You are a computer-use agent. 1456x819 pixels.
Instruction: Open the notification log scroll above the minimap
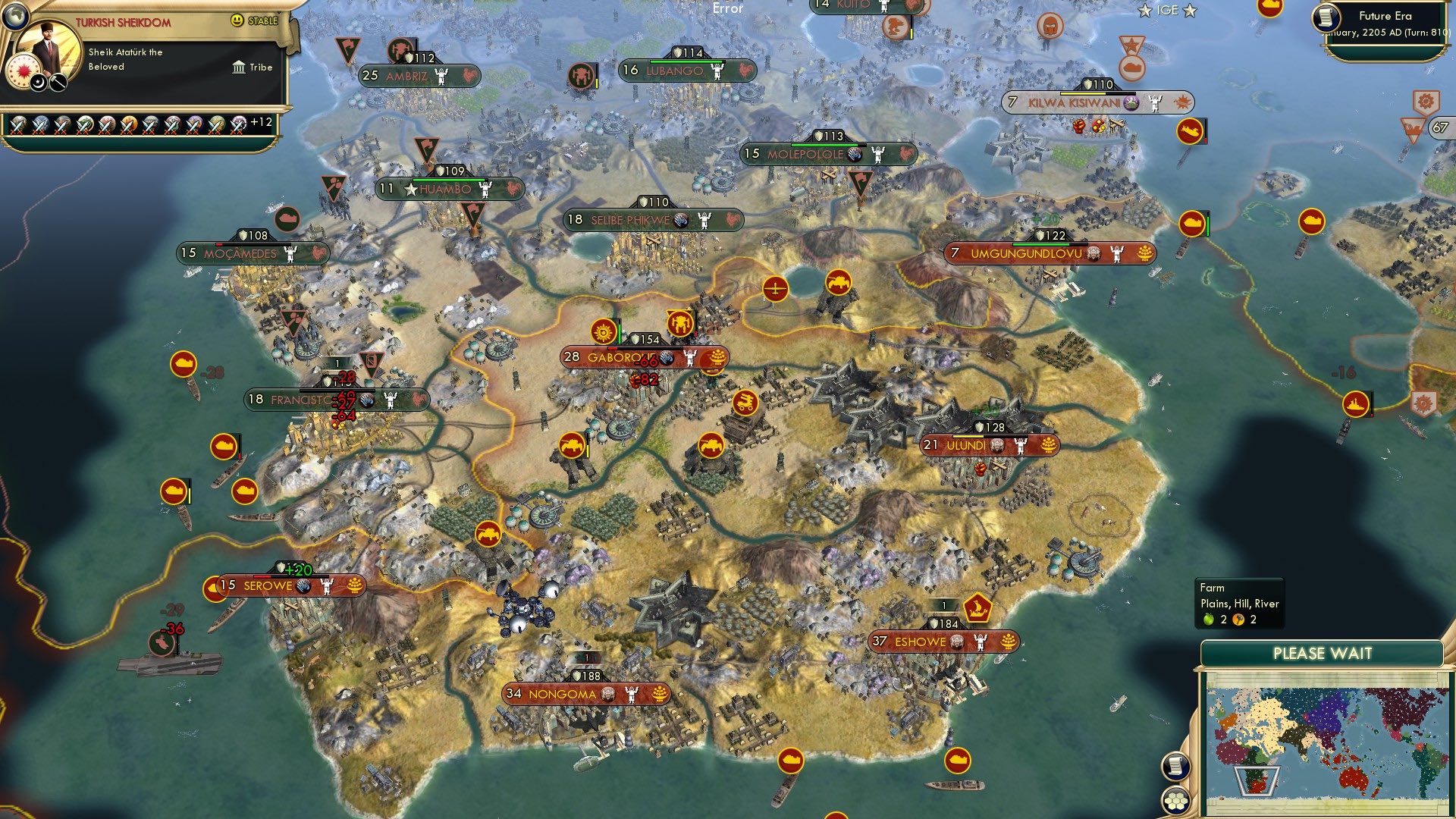click(x=1176, y=767)
